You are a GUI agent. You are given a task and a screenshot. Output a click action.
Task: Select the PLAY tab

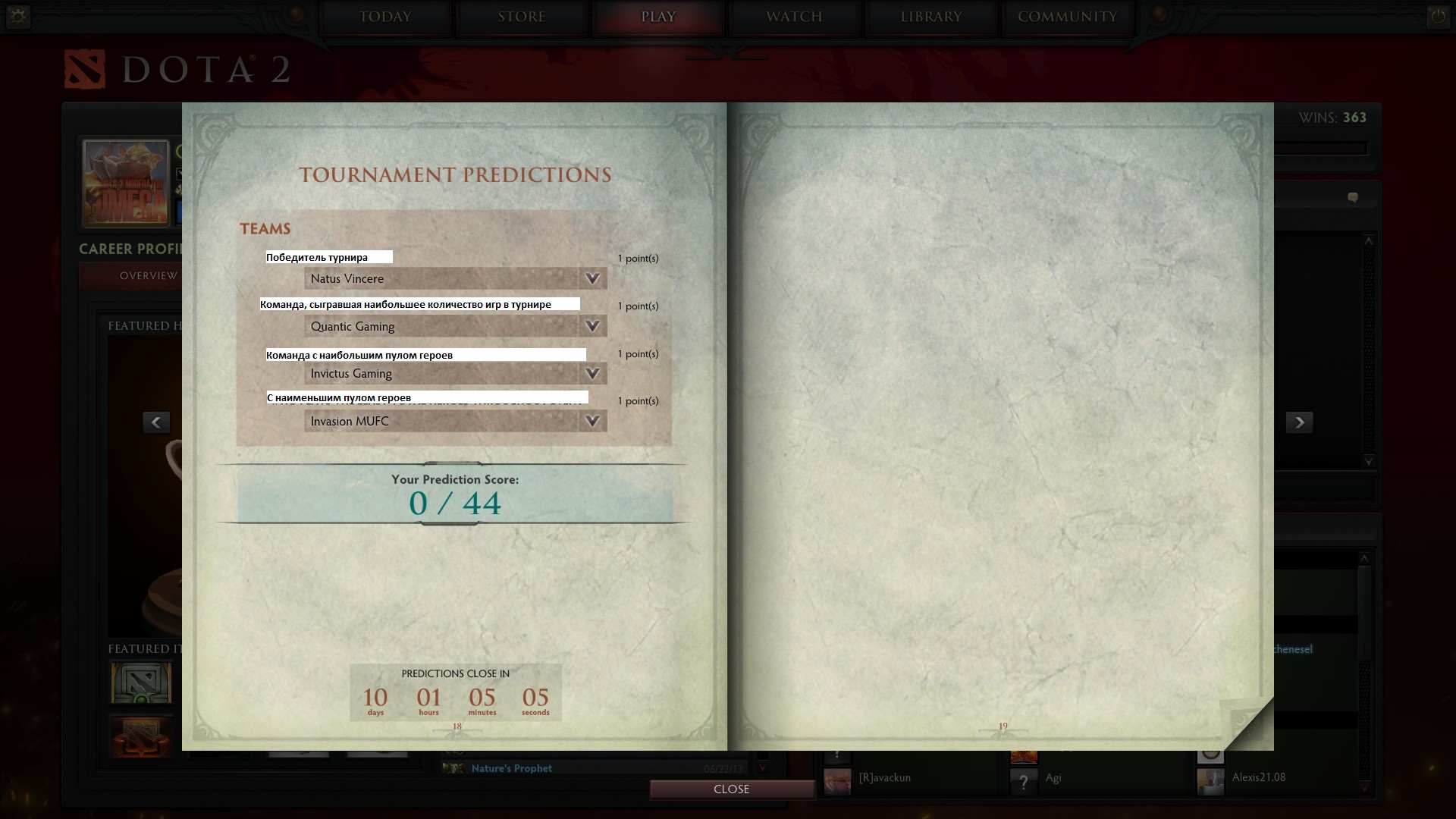(658, 17)
